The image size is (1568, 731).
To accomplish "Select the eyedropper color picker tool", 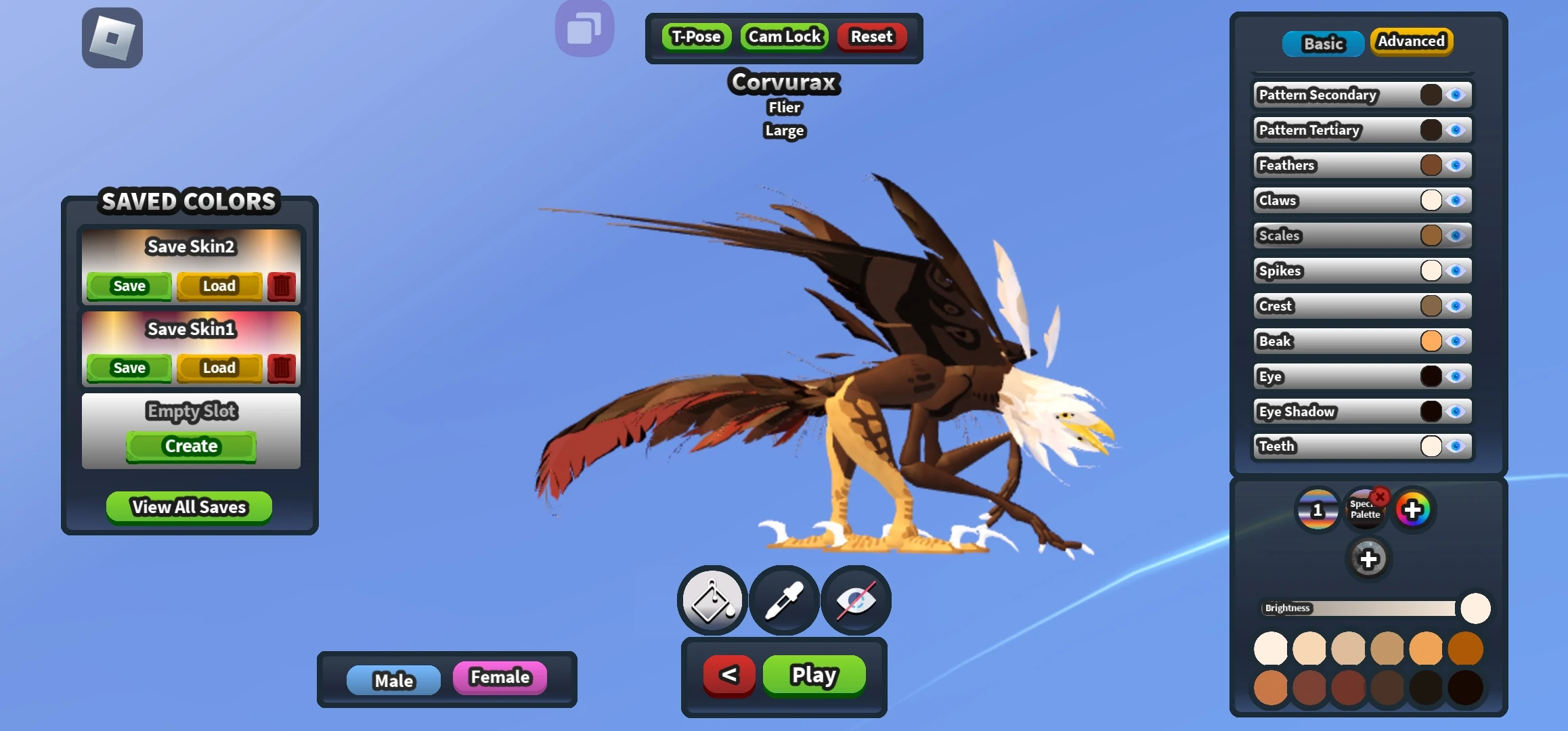I will click(x=783, y=600).
